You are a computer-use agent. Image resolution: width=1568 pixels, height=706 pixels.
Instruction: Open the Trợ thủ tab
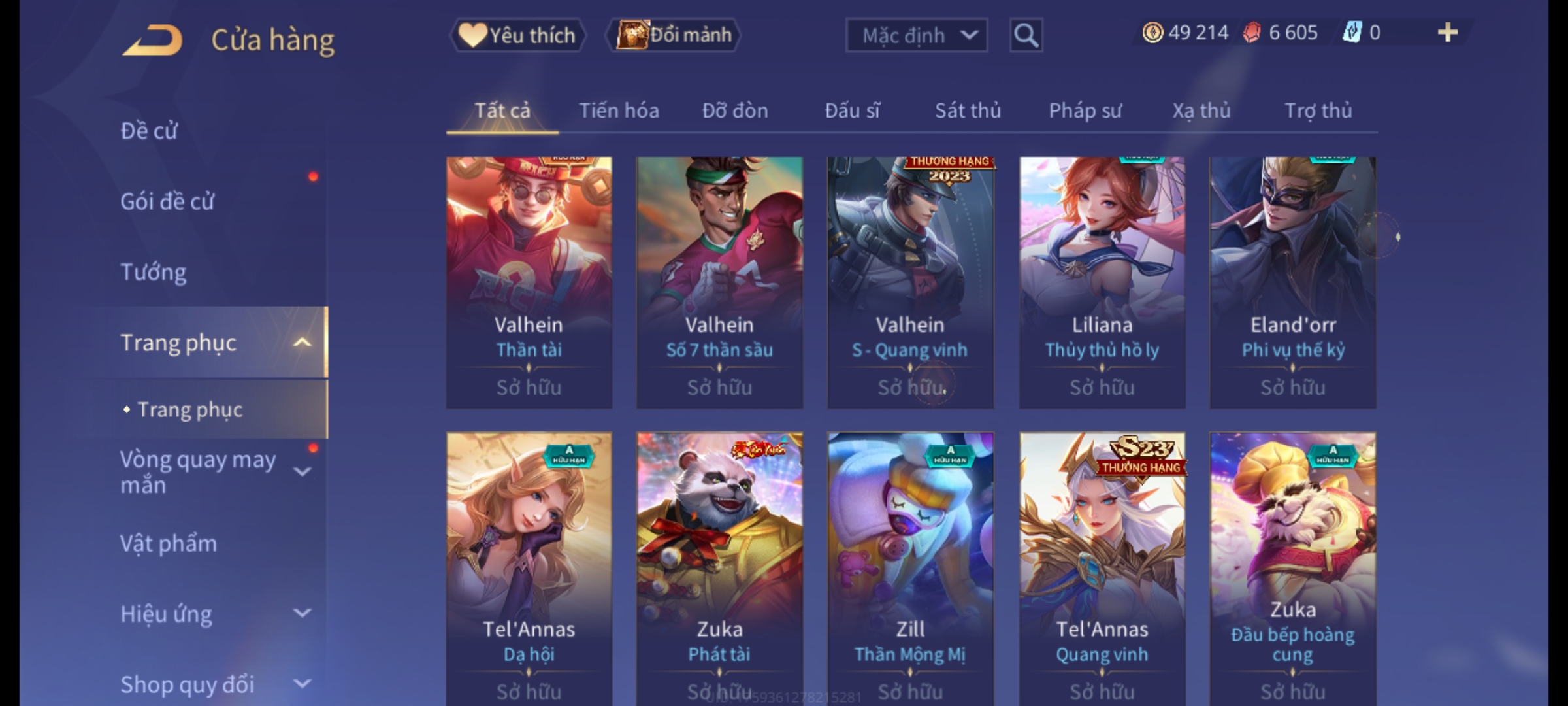point(1318,110)
